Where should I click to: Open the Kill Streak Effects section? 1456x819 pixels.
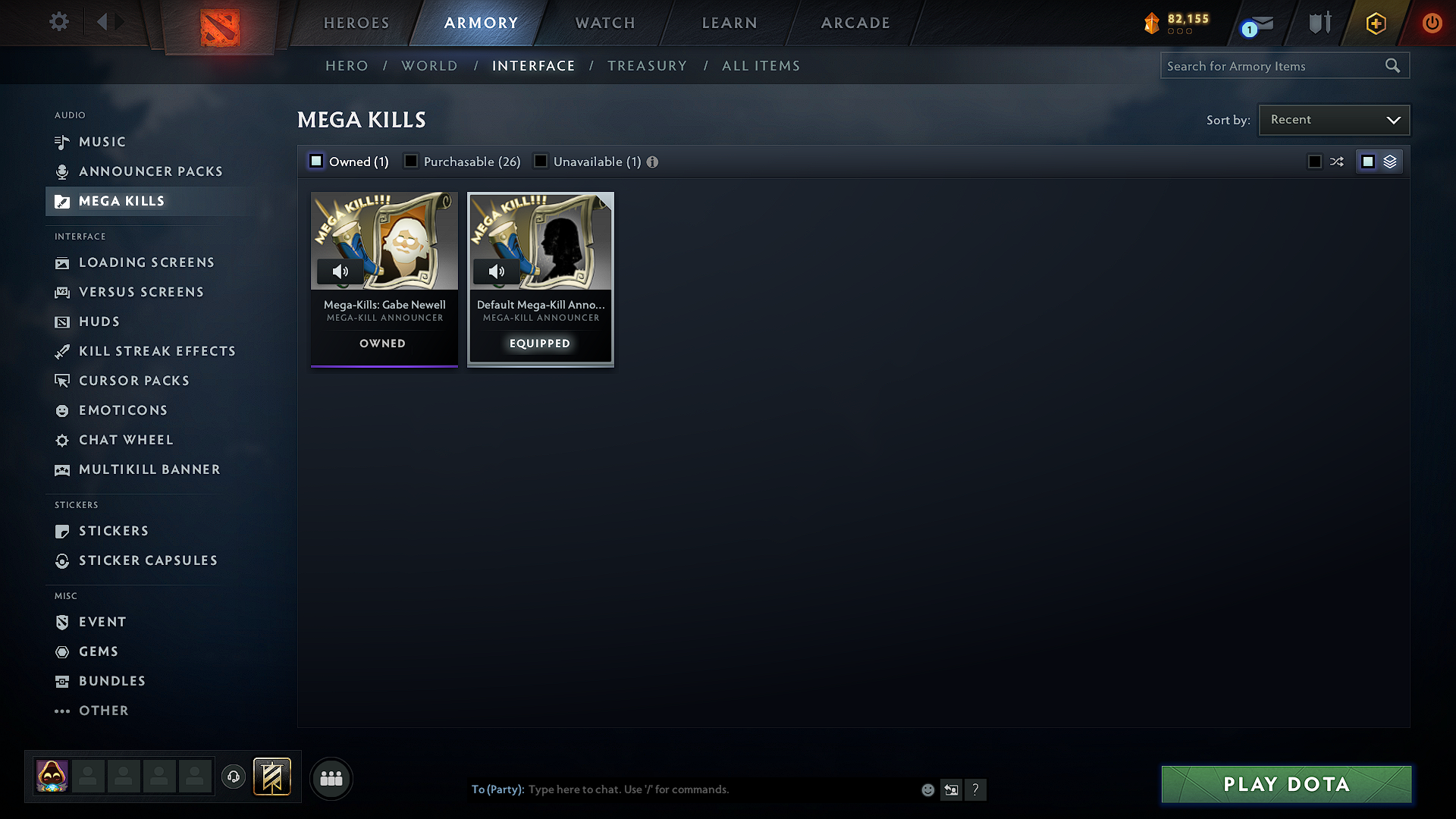157,351
